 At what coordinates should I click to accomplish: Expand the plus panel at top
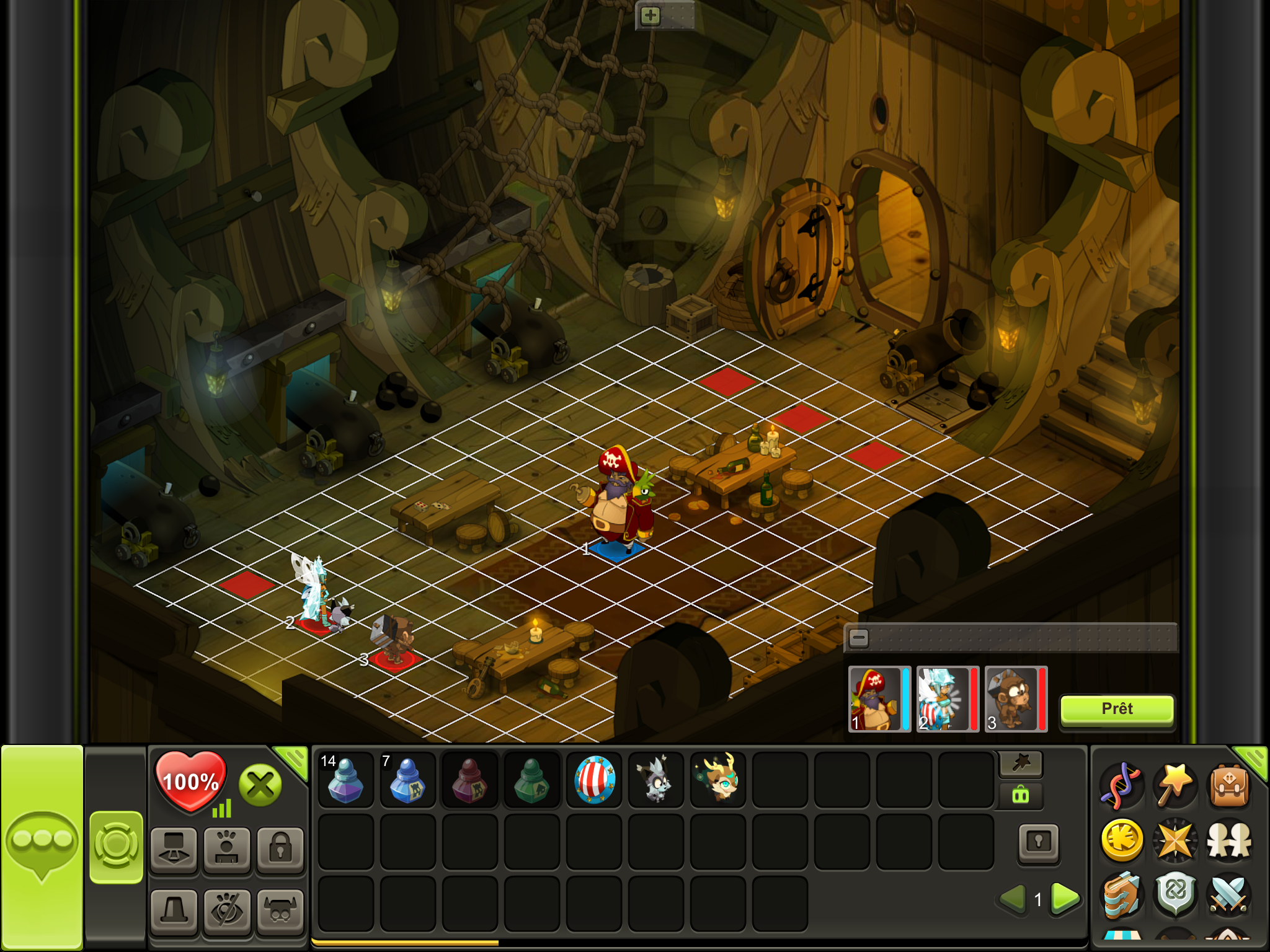click(x=650, y=15)
